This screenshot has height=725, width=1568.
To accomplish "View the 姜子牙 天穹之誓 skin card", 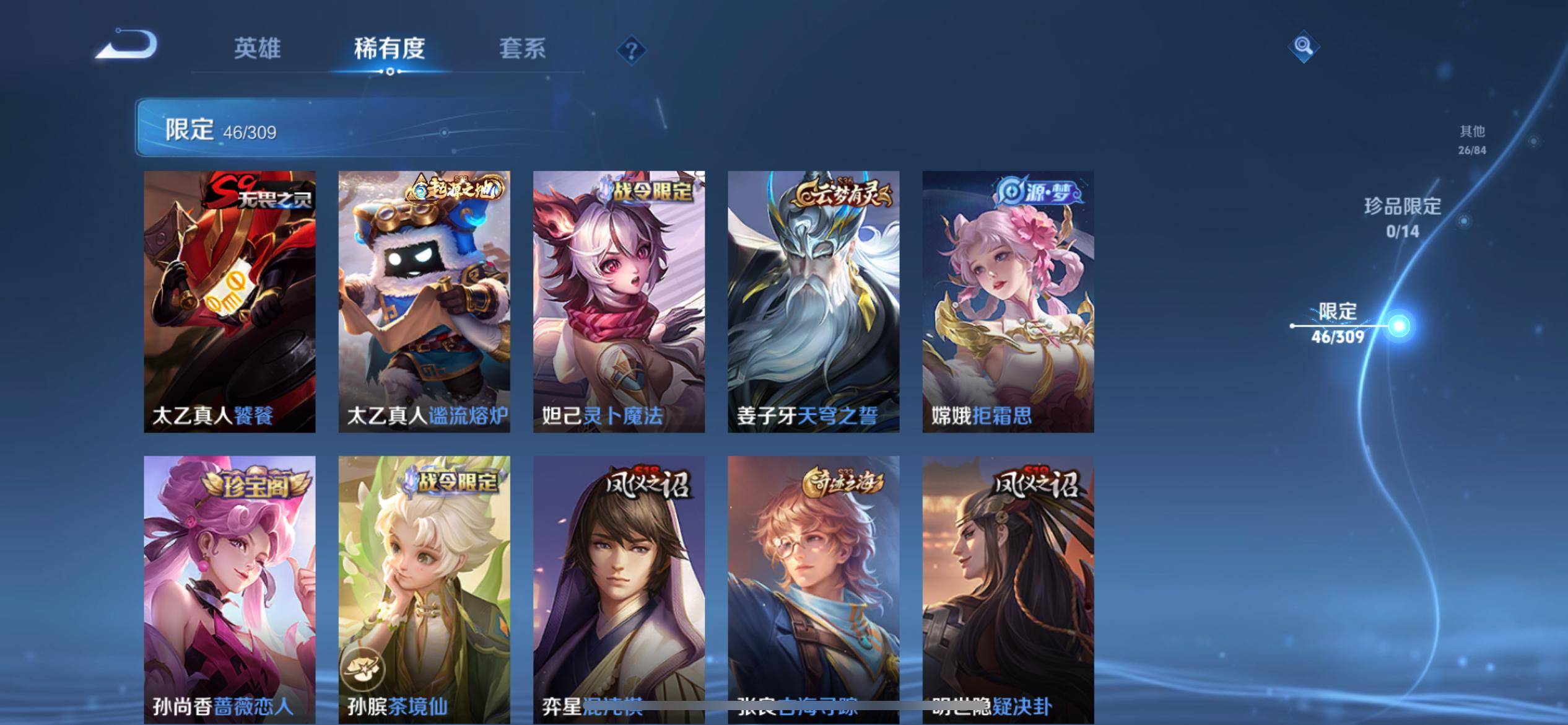I will tap(813, 302).
